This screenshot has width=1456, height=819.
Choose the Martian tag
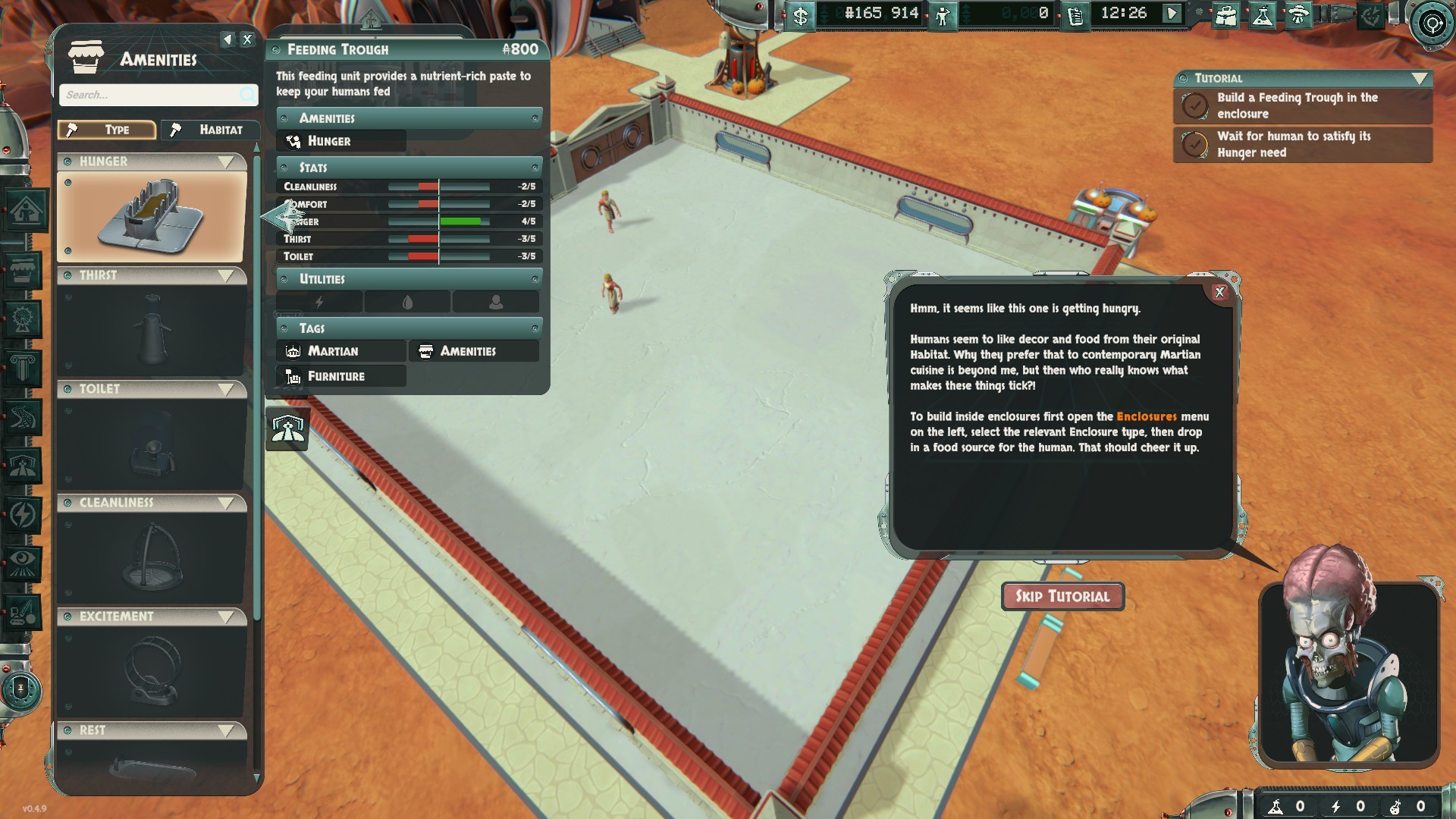coord(341,351)
